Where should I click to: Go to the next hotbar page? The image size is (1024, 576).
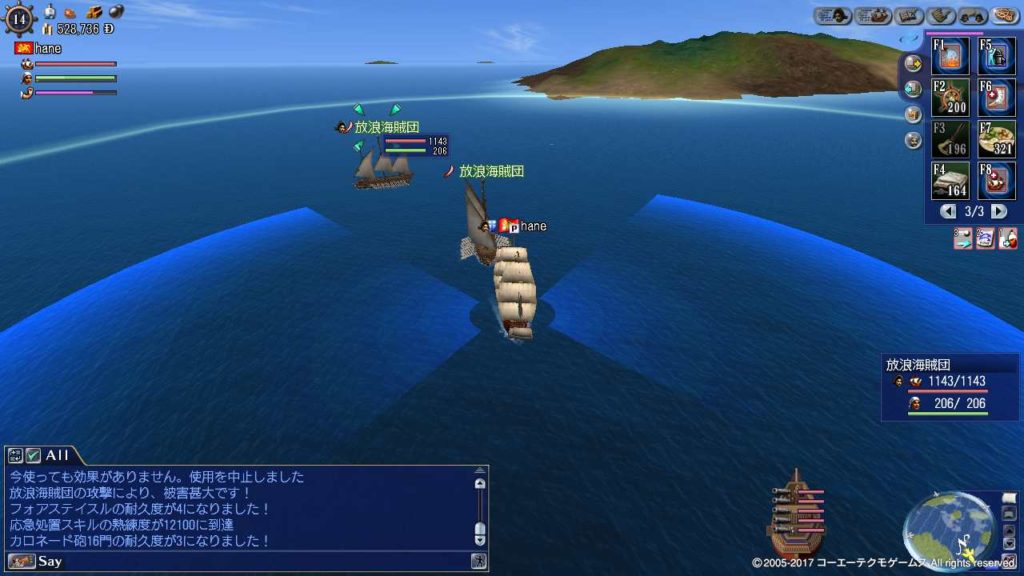[x=998, y=211]
